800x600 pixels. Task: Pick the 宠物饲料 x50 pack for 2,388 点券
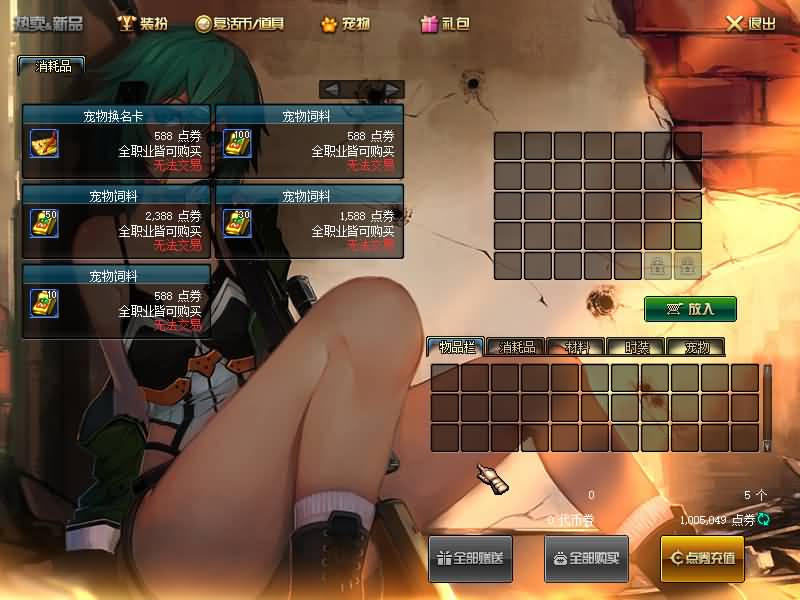click(43, 223)
